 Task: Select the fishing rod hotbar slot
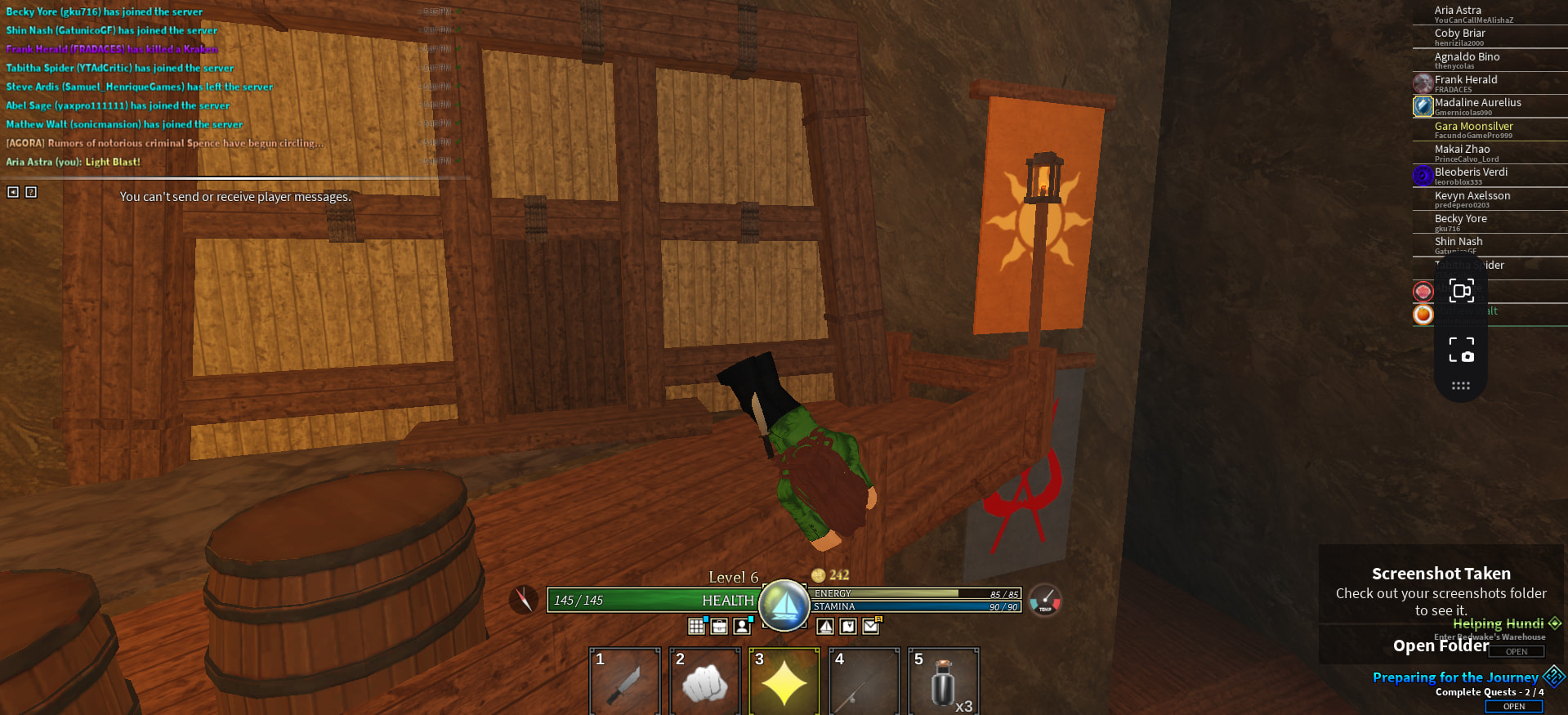point(864,681)
